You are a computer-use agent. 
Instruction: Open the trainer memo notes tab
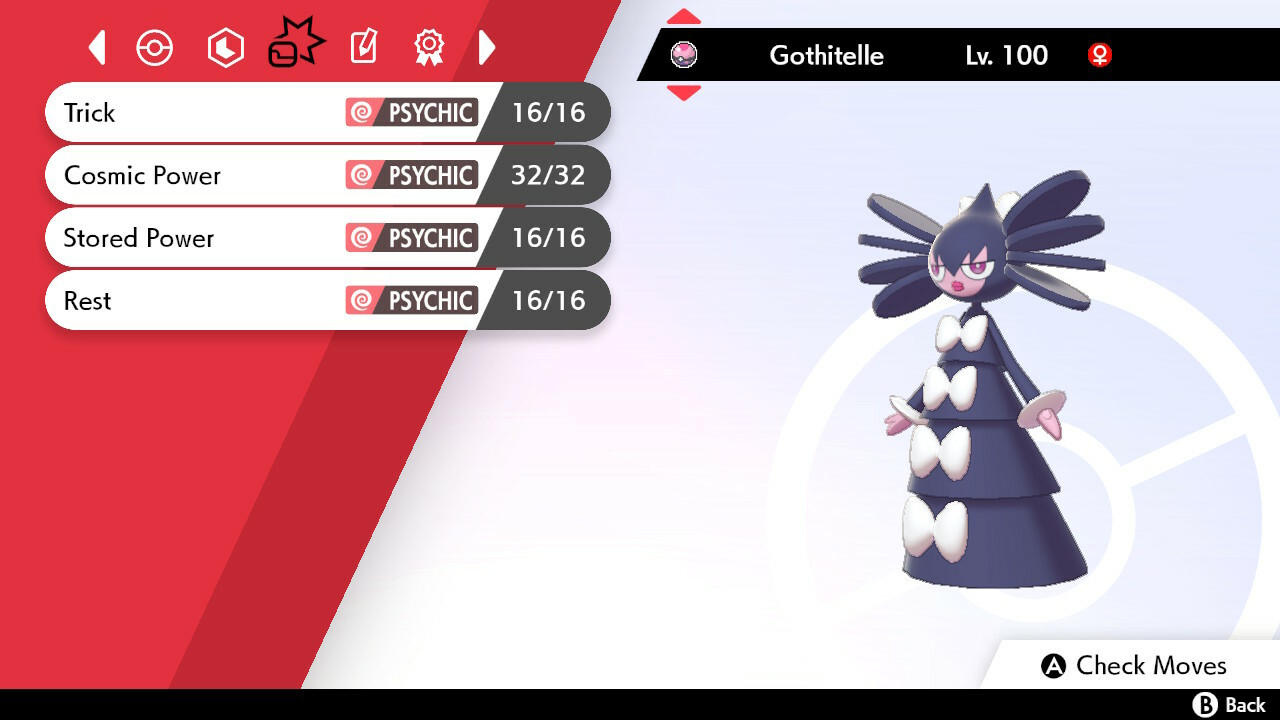click(x=364, y=47)
